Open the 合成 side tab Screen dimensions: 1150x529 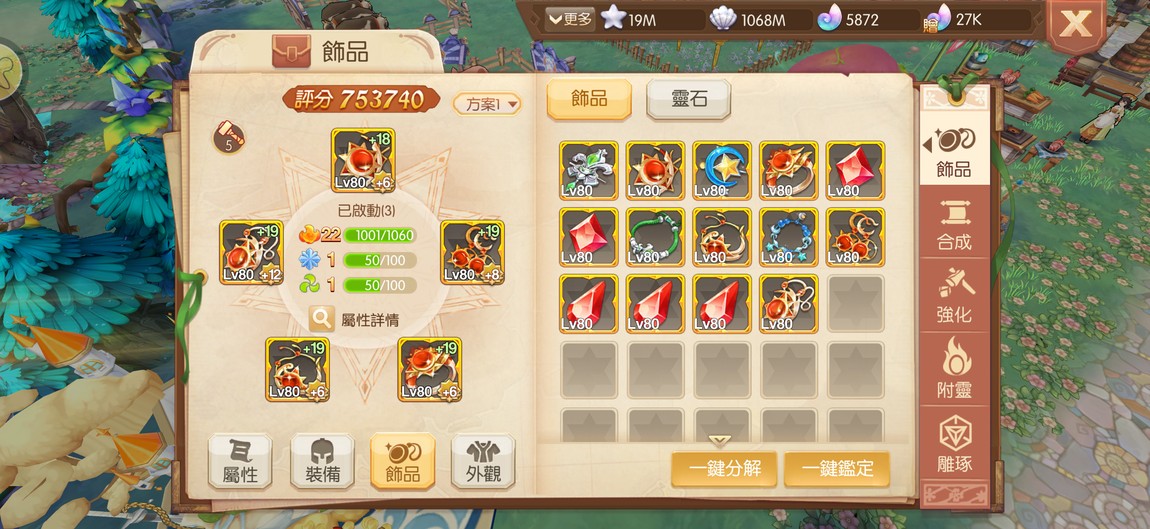click(x=954, y=224)
